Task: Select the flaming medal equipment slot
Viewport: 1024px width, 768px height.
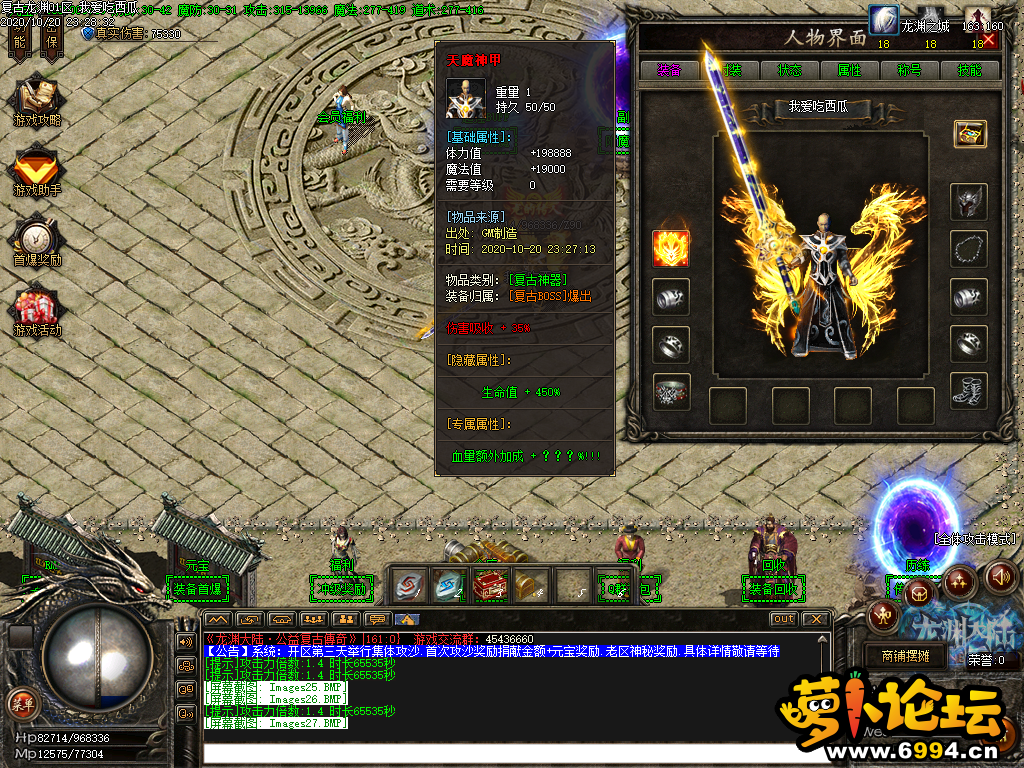Action: tap(671, 248)
